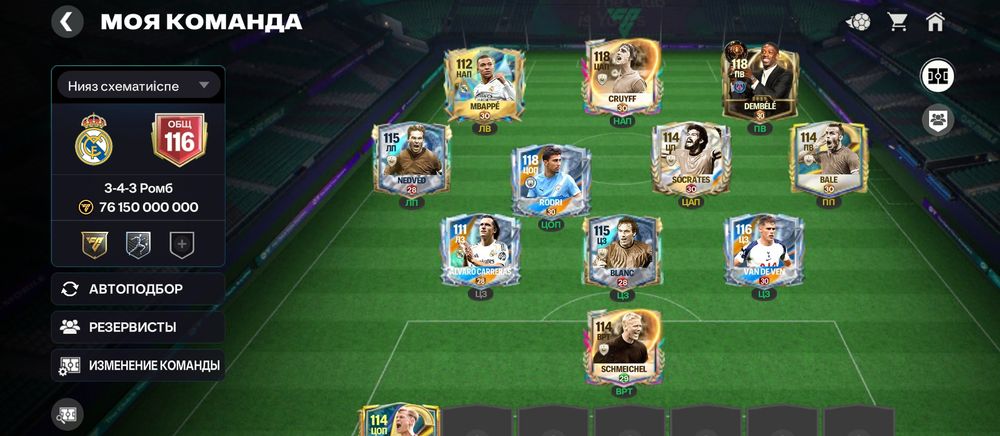Choose the Bale player card
The image size is (1000, 436).
[x=827, y=158]
